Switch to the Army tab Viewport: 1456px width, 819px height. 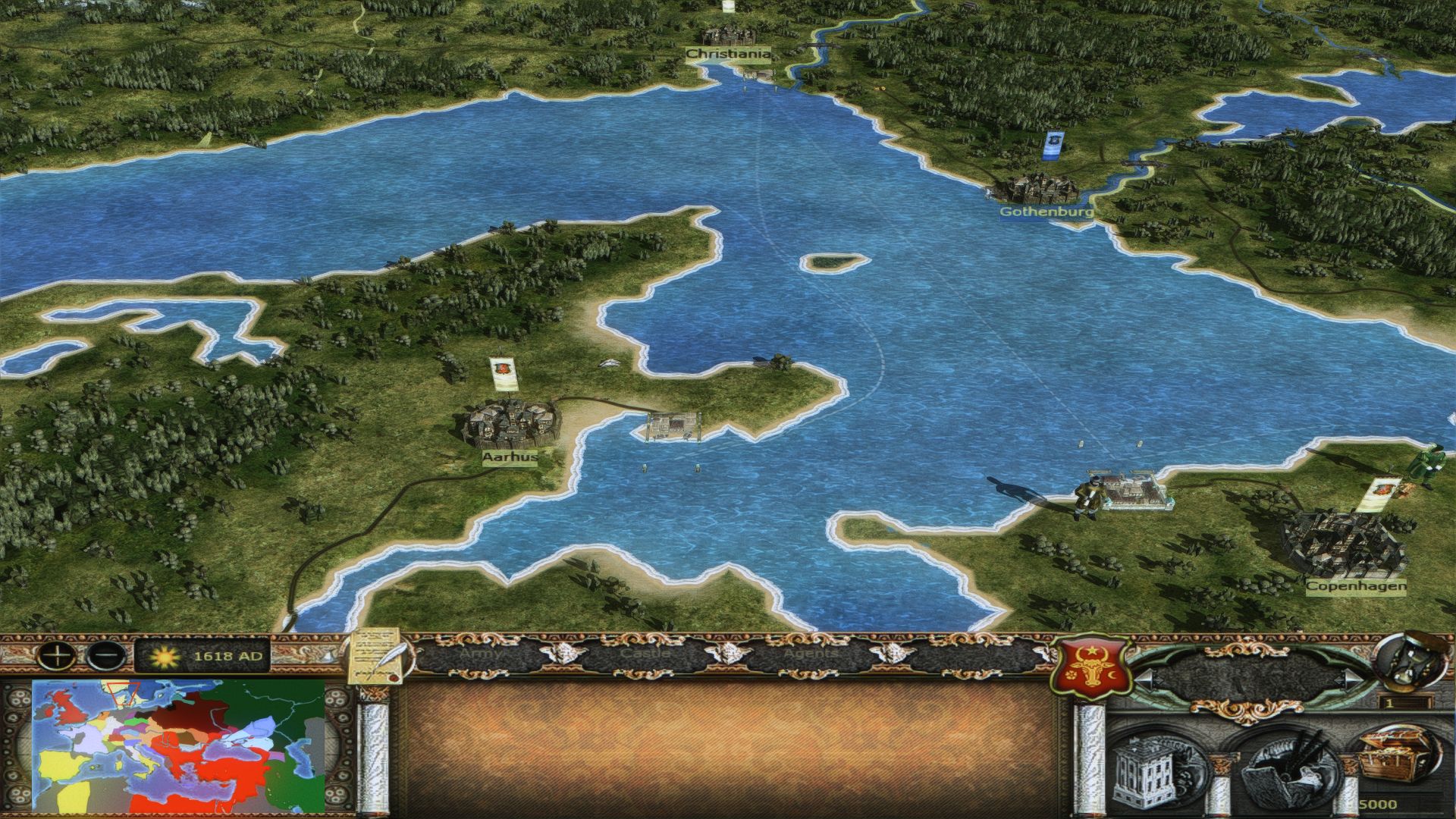pyautogui.click(x=481, y=653)
